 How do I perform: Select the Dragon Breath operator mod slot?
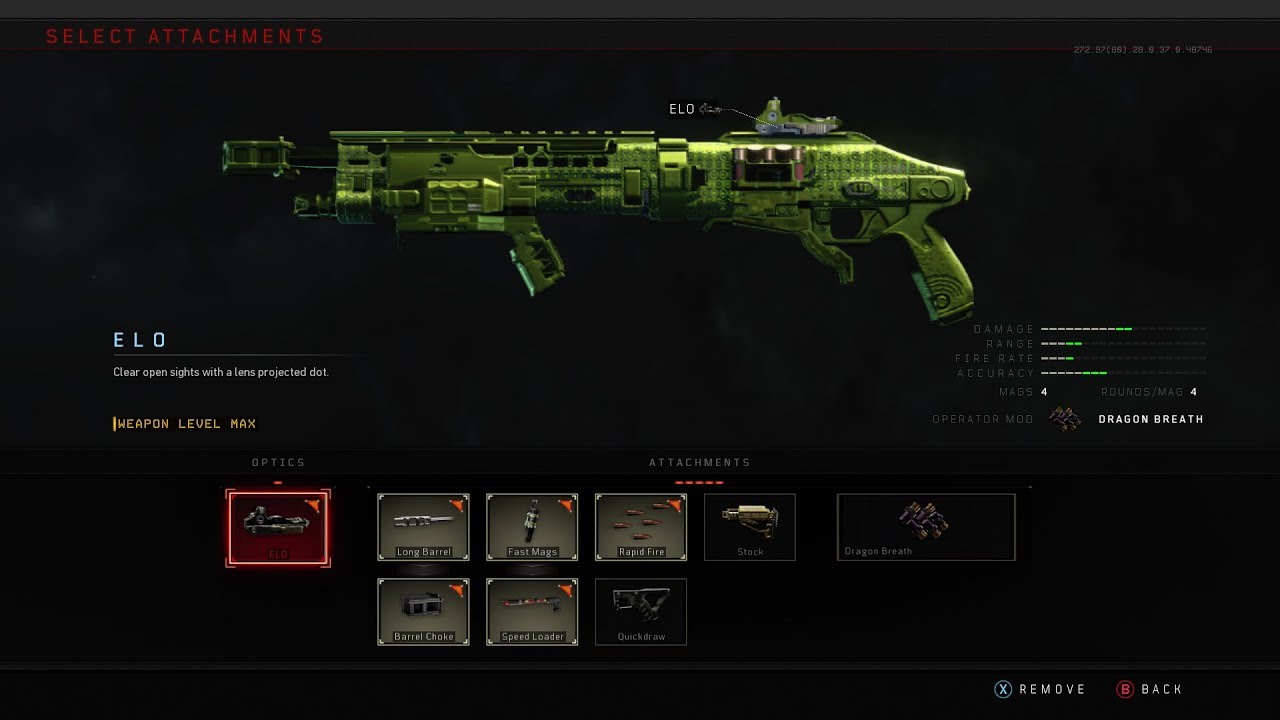[x=926, y=526]
